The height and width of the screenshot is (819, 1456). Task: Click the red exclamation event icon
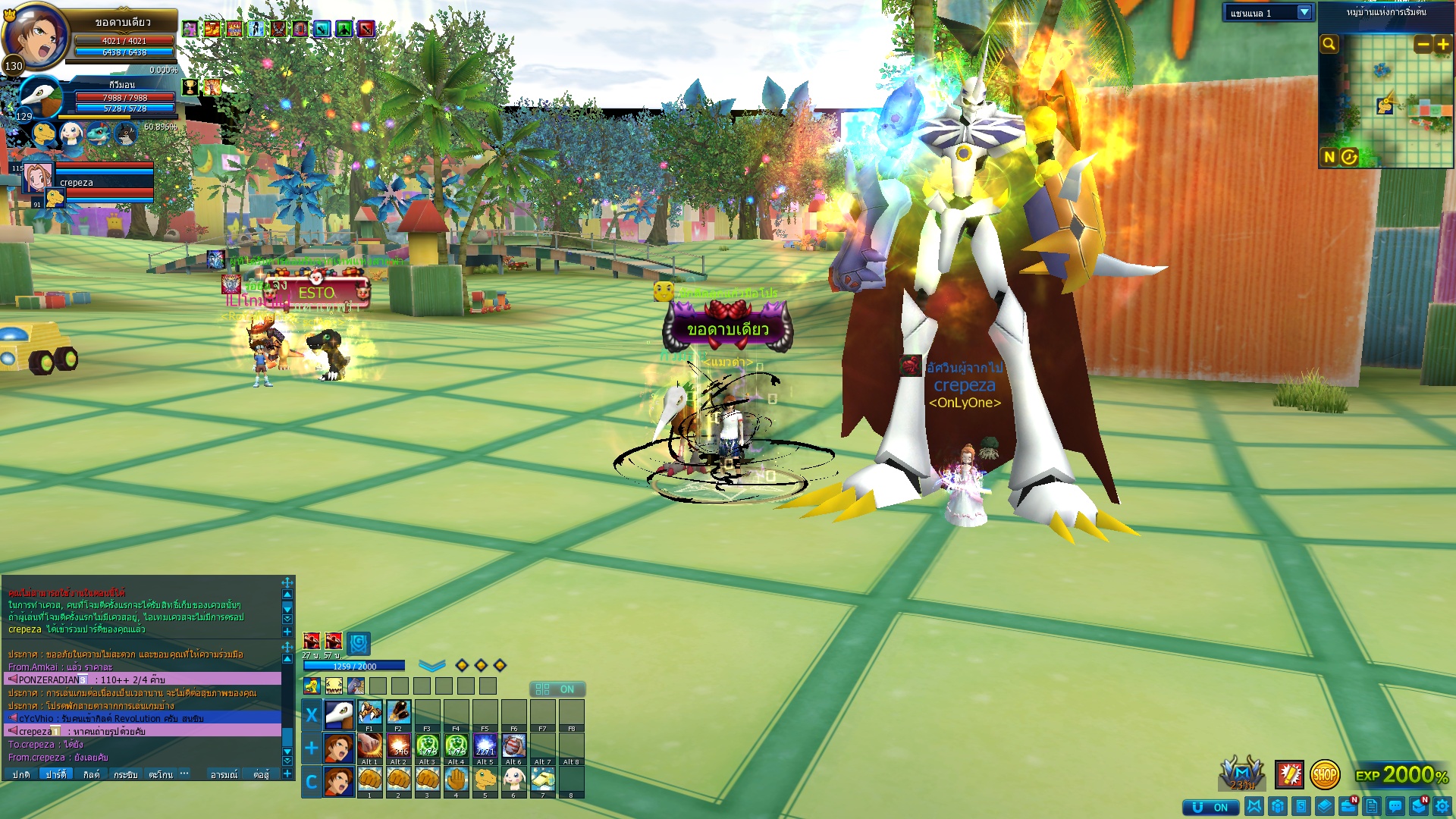1289,775
